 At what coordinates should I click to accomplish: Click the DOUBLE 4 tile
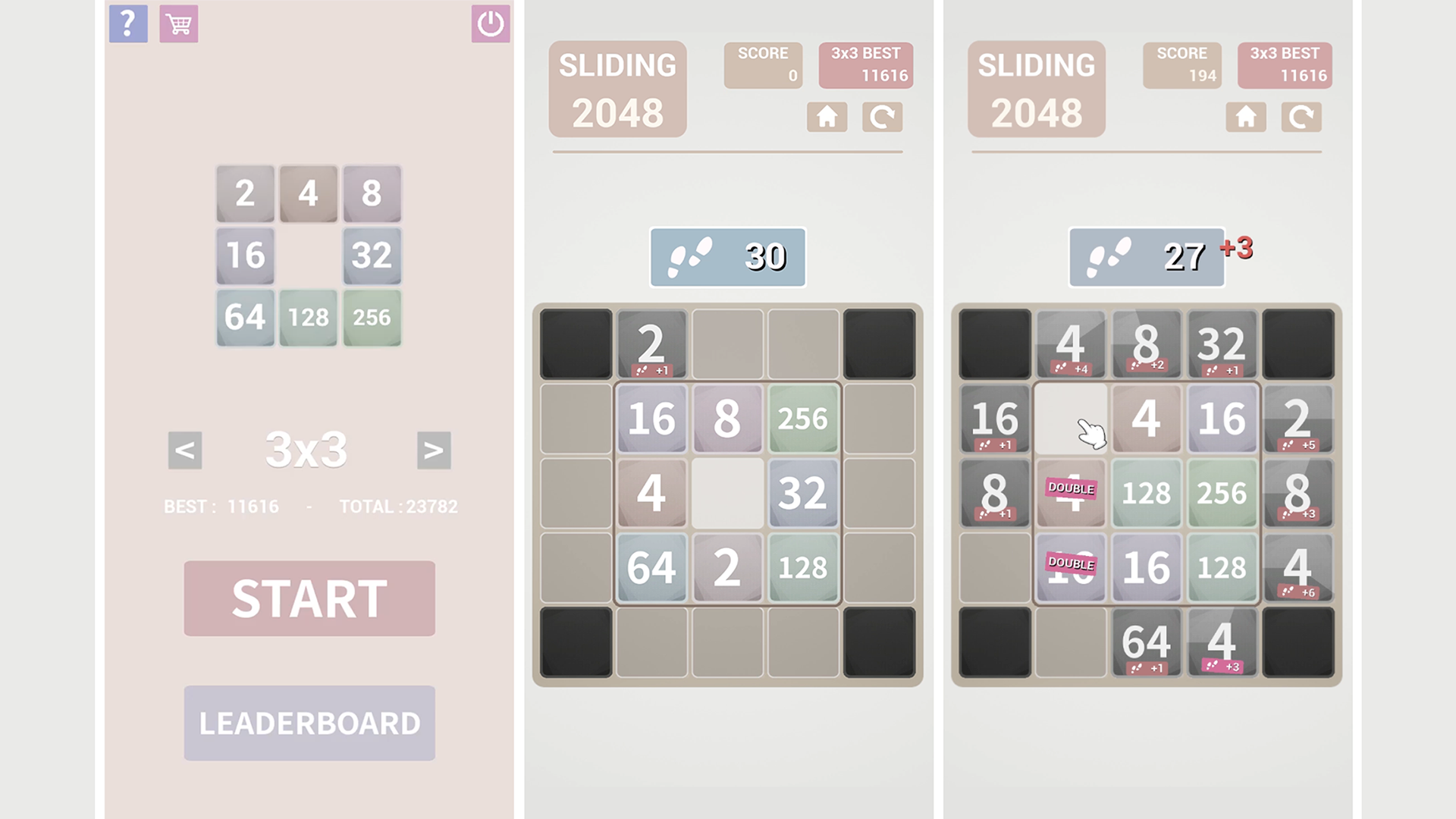point(1070,493)
